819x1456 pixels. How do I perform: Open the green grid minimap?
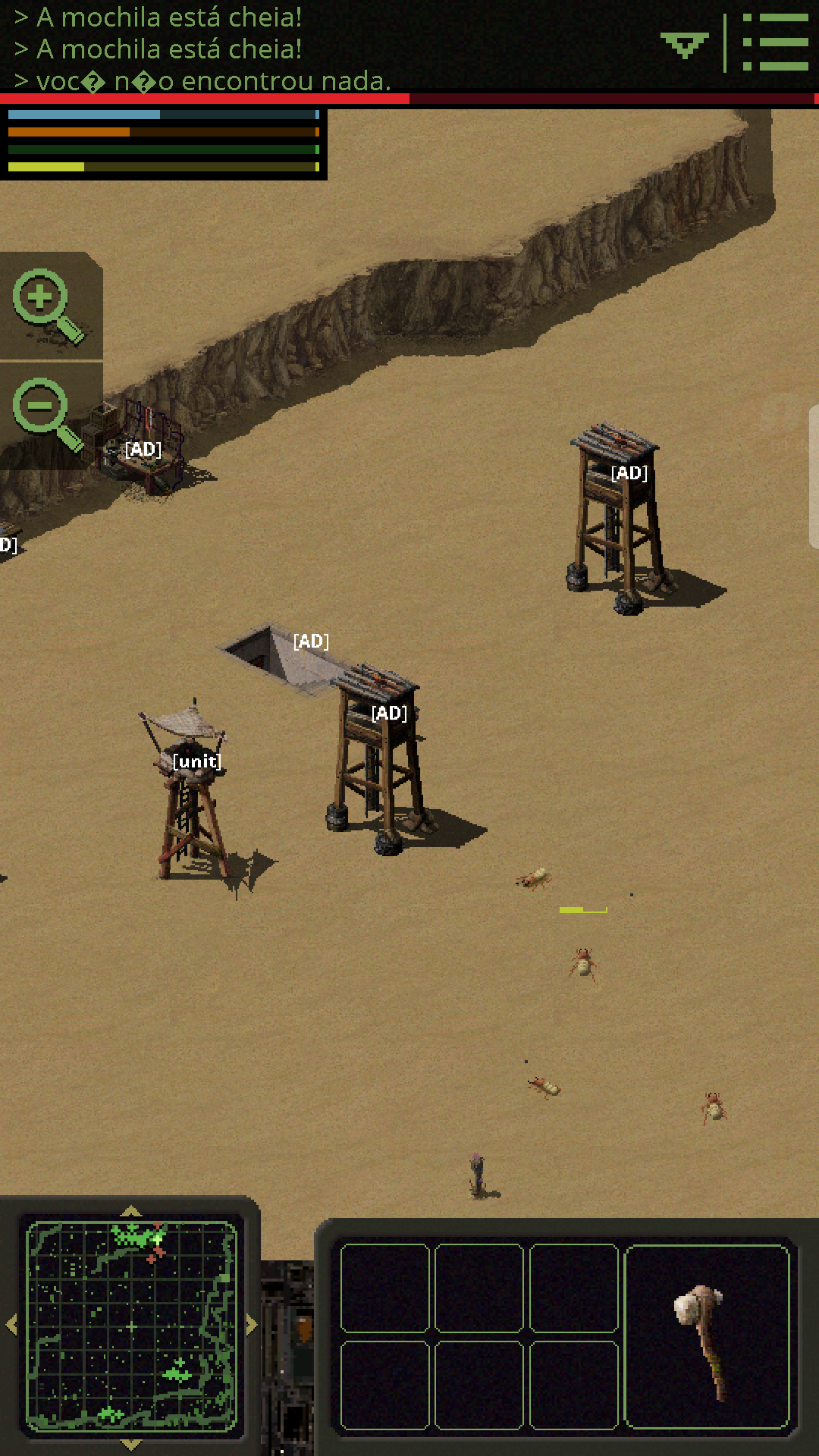coord(131,1324)
